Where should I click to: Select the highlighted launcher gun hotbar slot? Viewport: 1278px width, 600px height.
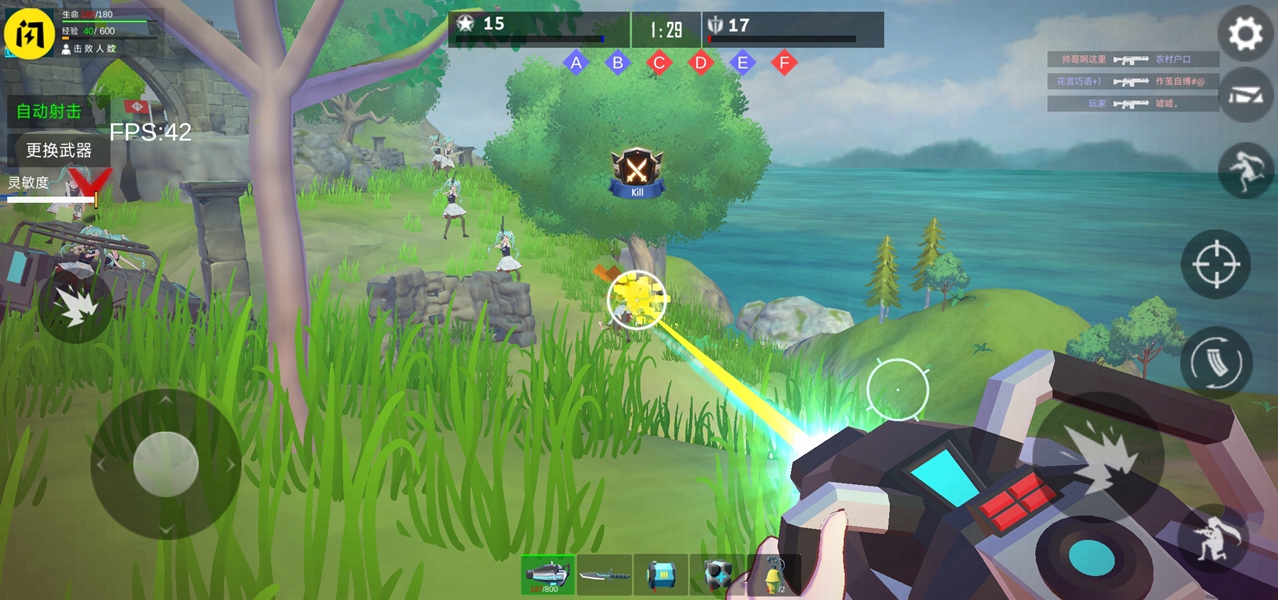pos(547,575)
